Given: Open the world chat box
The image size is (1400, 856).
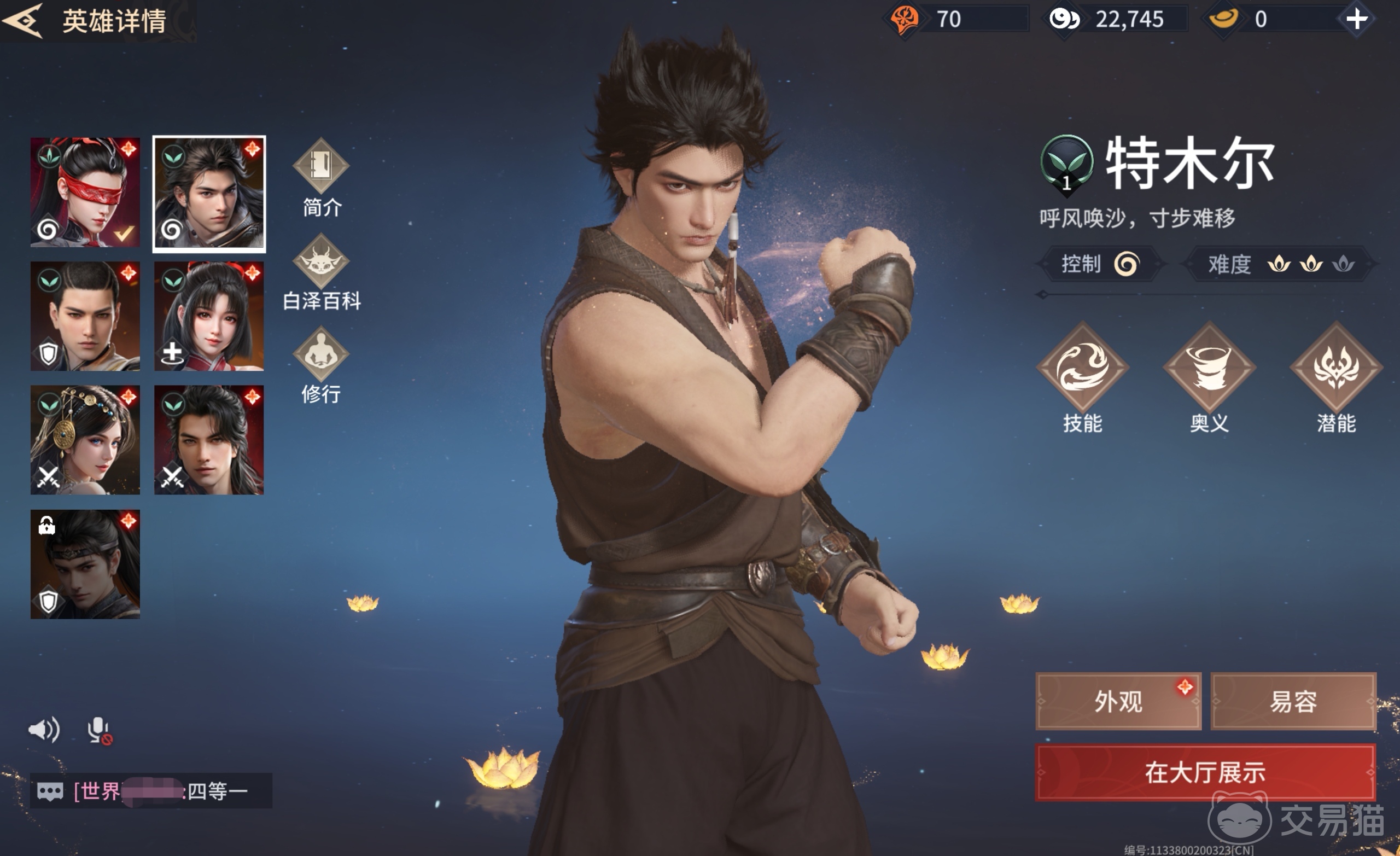Looking at the screenshot, I should (151, 790).
